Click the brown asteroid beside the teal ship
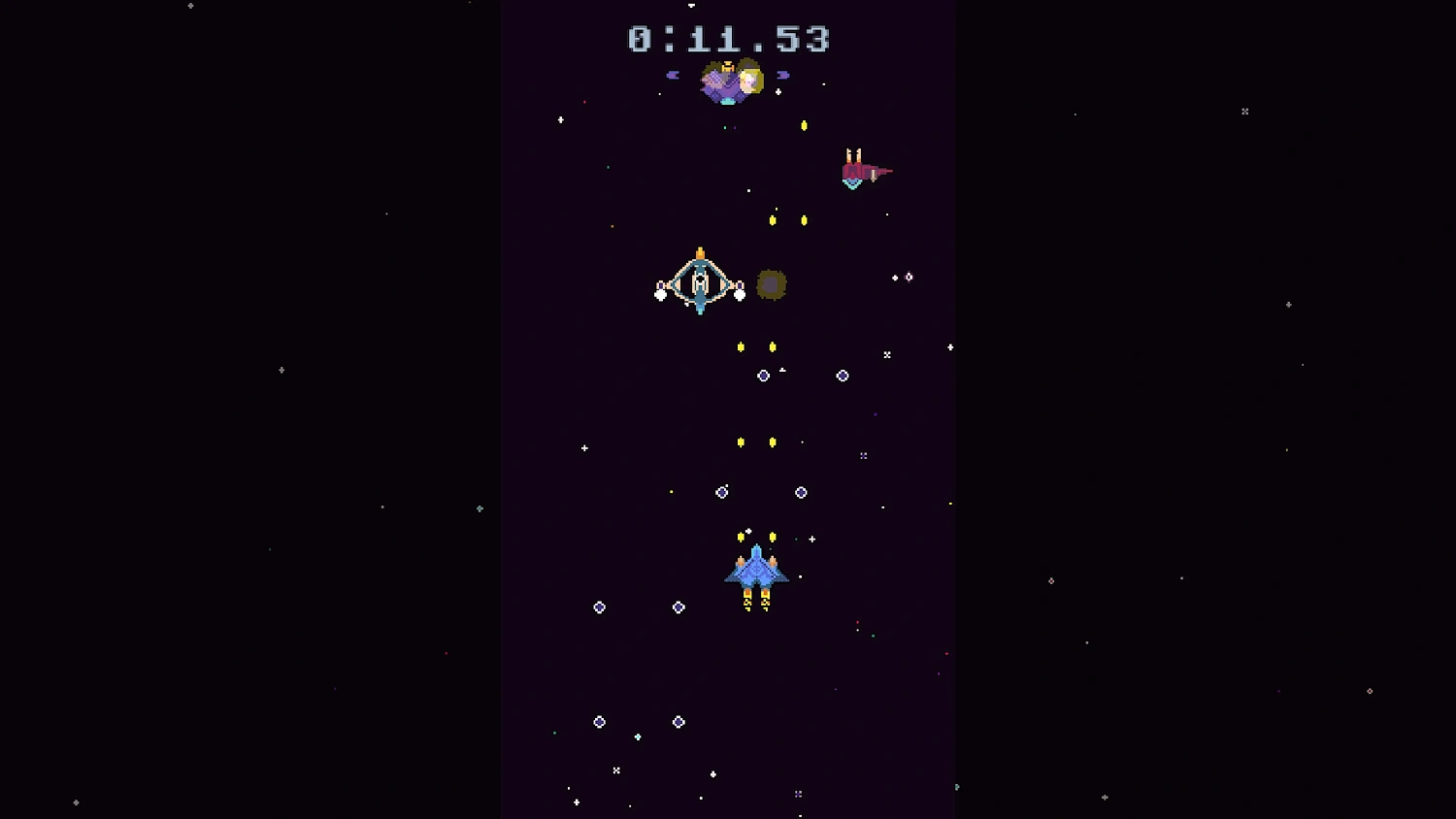Viewport: 1456px width, 819px height. (771, 284)
